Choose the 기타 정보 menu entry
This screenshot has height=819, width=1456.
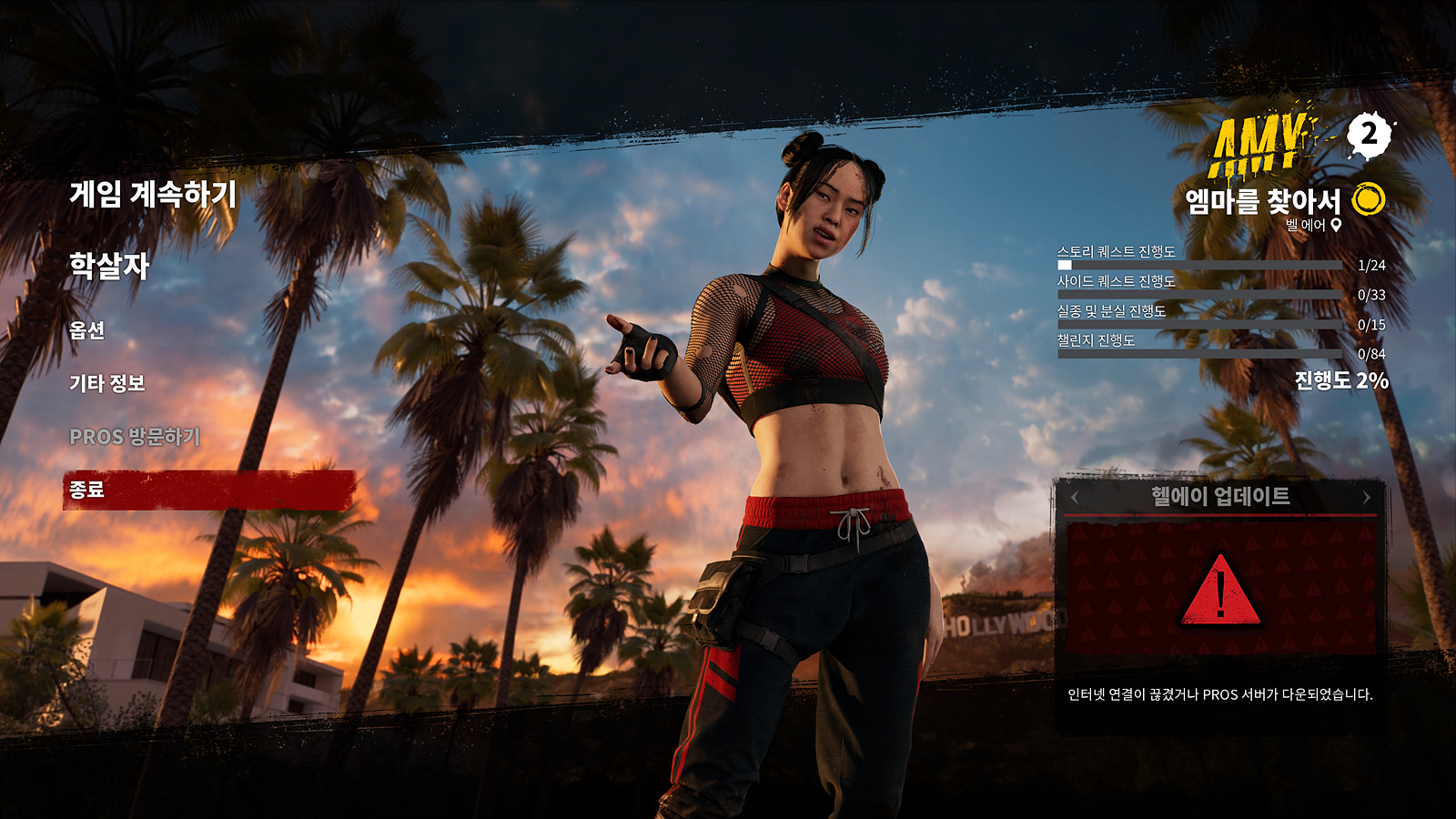pyautogui.click(x=107, y=383)
